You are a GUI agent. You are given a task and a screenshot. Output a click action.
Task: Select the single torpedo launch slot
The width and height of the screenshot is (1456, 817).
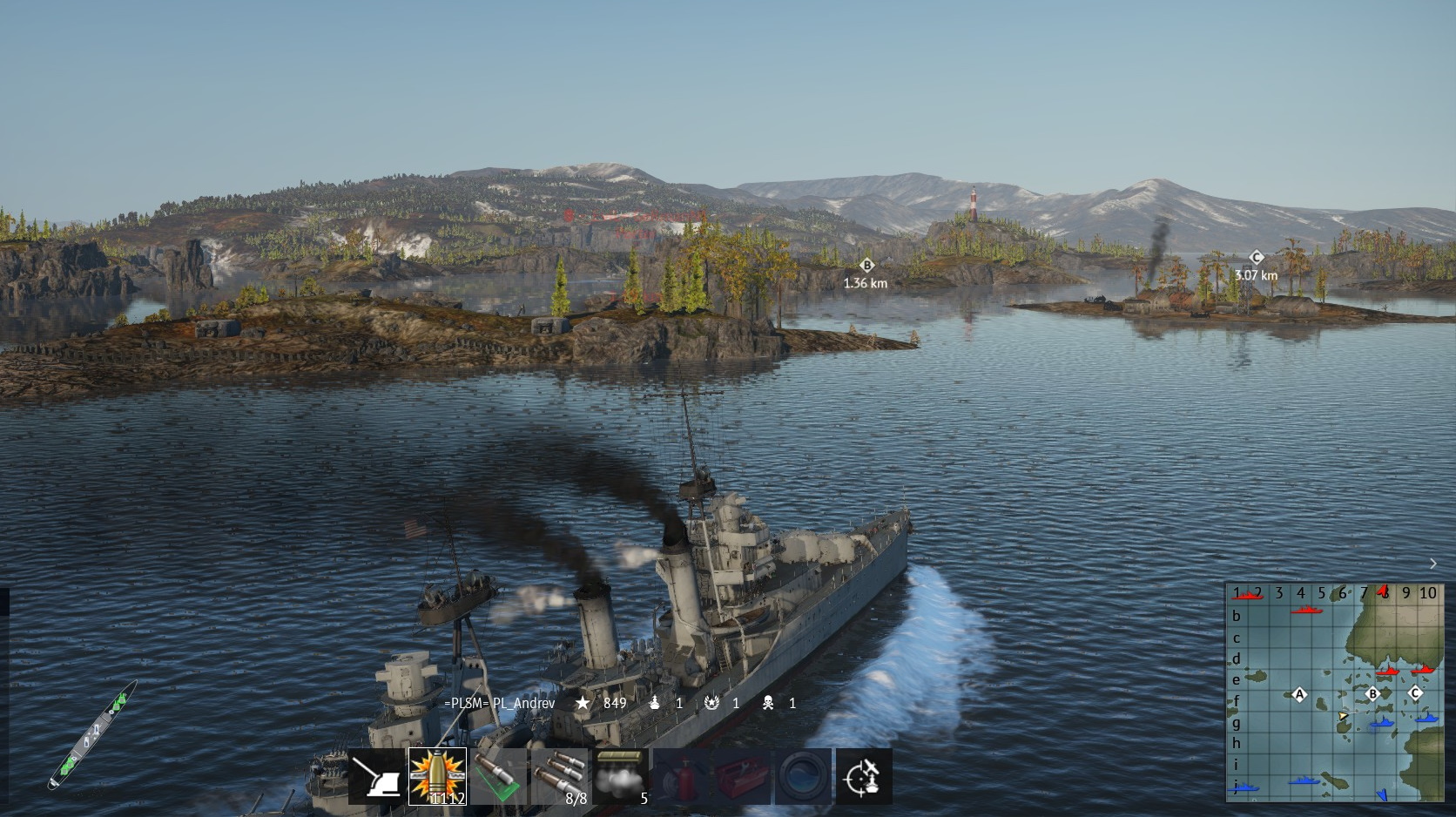click(498, 776)
